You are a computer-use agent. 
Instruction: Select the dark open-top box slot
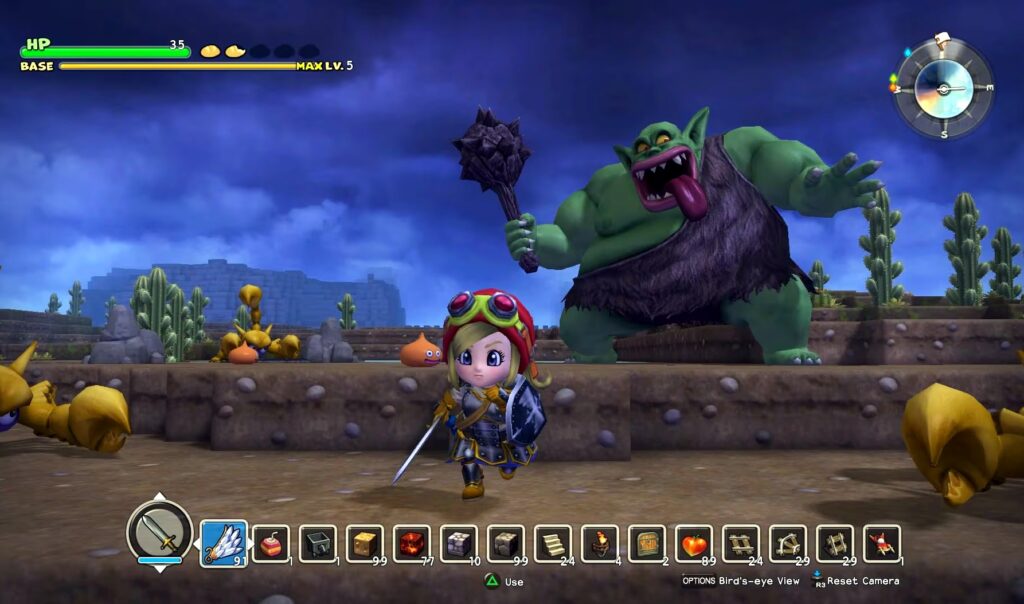[x=318, y=543]
